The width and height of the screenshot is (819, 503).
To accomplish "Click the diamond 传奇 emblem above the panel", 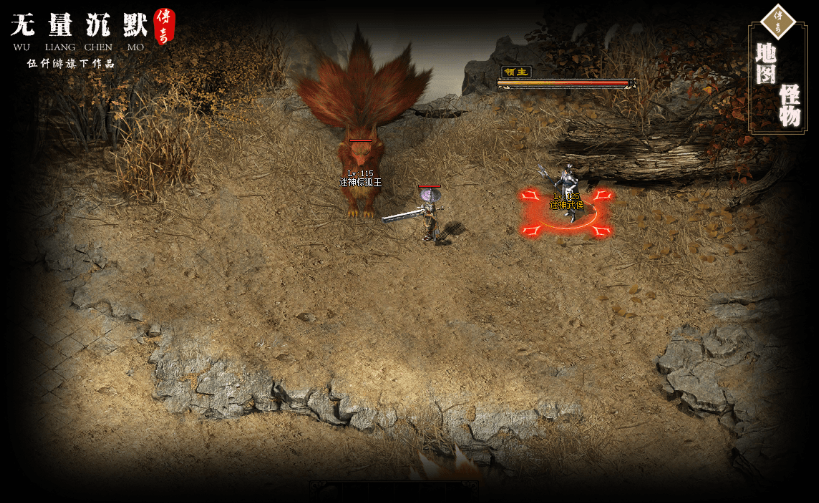I will [777, 19].
